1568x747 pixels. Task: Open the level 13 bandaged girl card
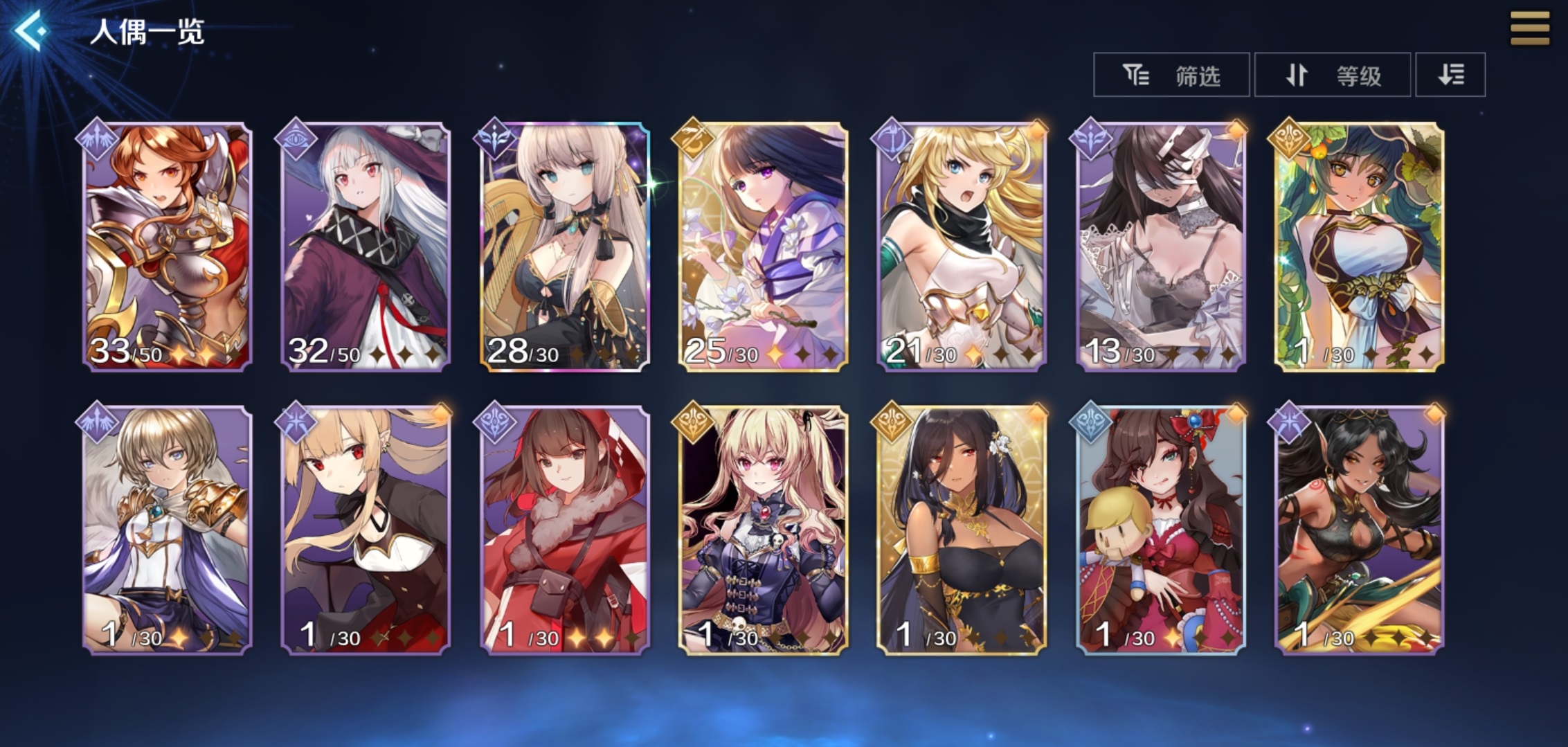pyautogui.click(x=1160, y=247)
